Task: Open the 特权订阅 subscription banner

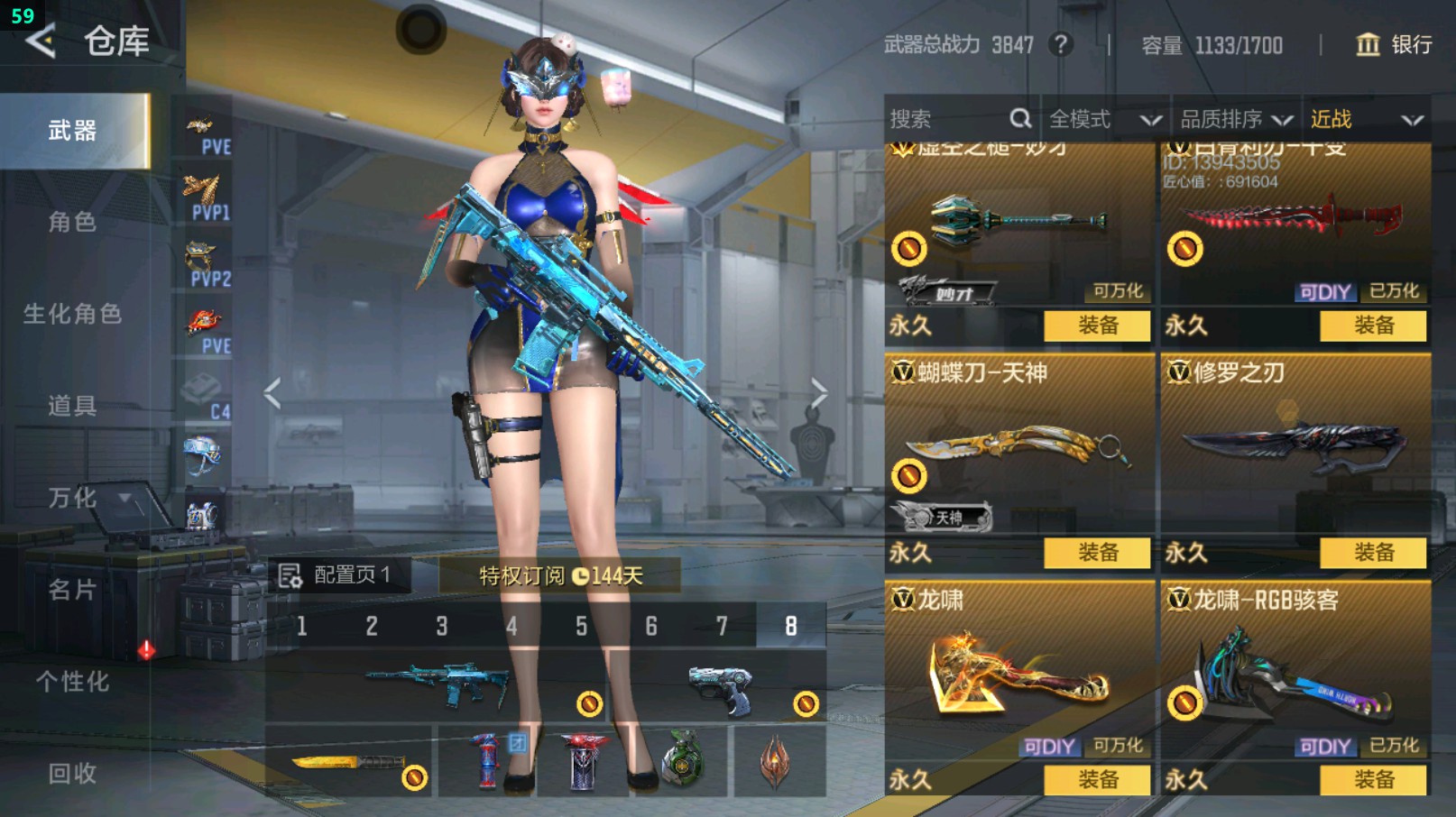Action: tap(559, 575)
